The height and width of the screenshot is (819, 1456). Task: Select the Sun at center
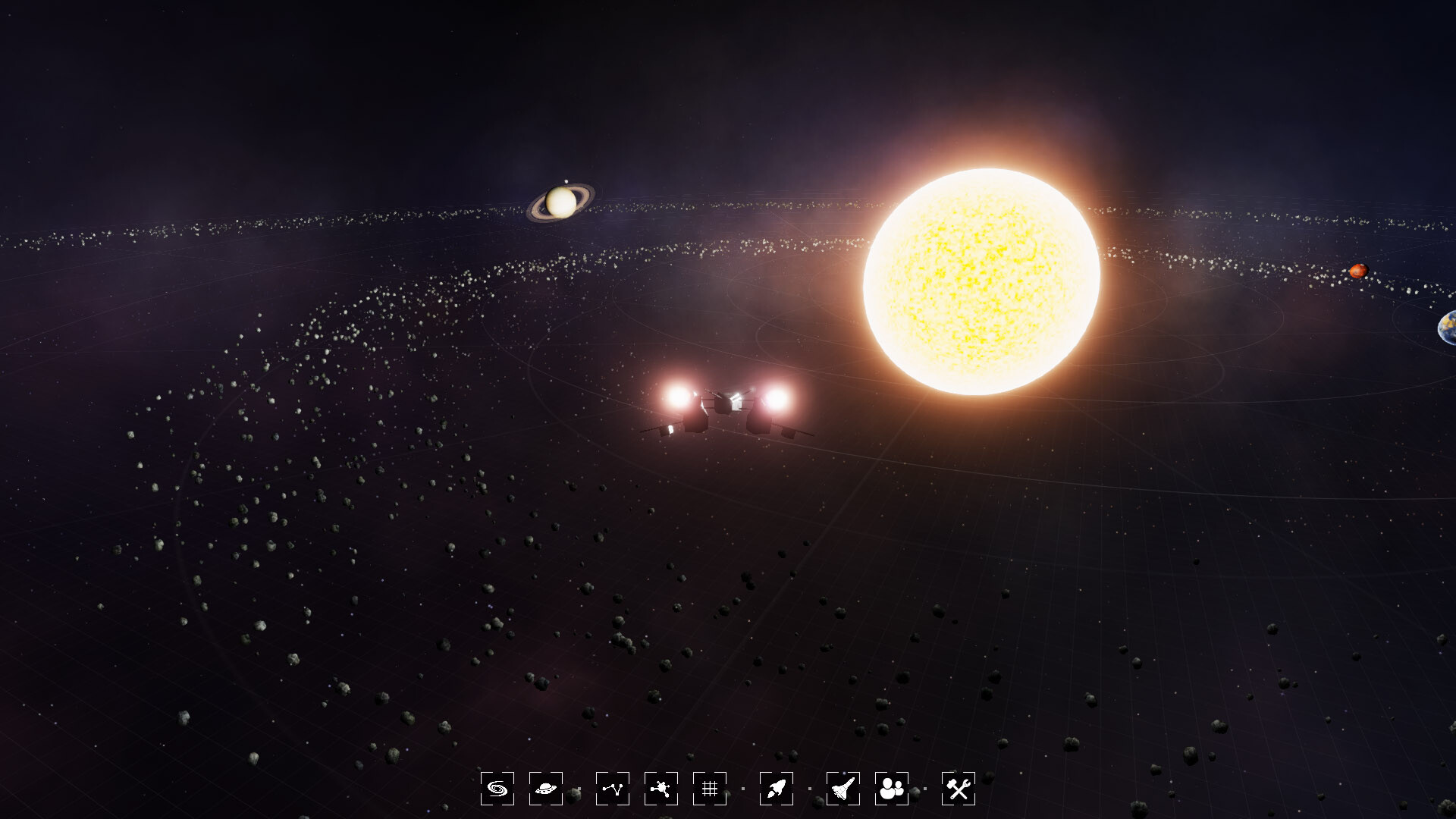(982, 281)
